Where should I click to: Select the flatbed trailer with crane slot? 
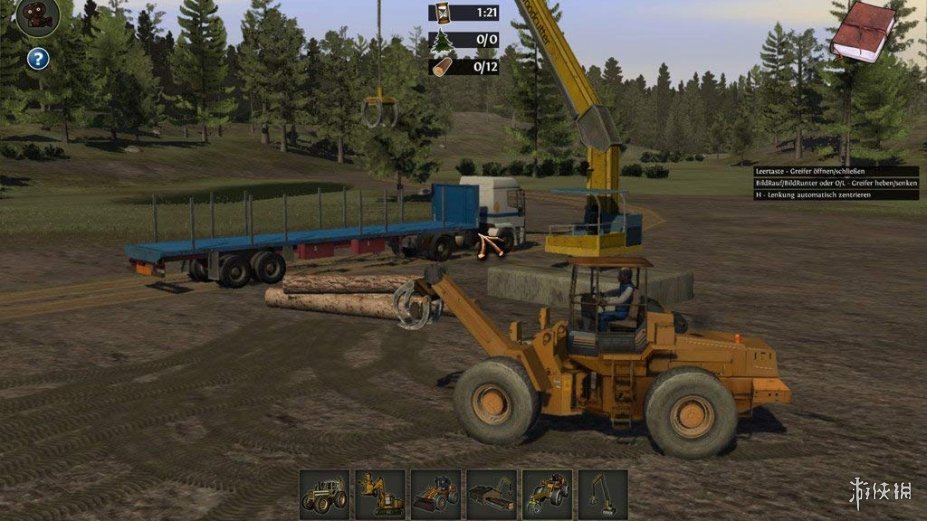(491, 493)
